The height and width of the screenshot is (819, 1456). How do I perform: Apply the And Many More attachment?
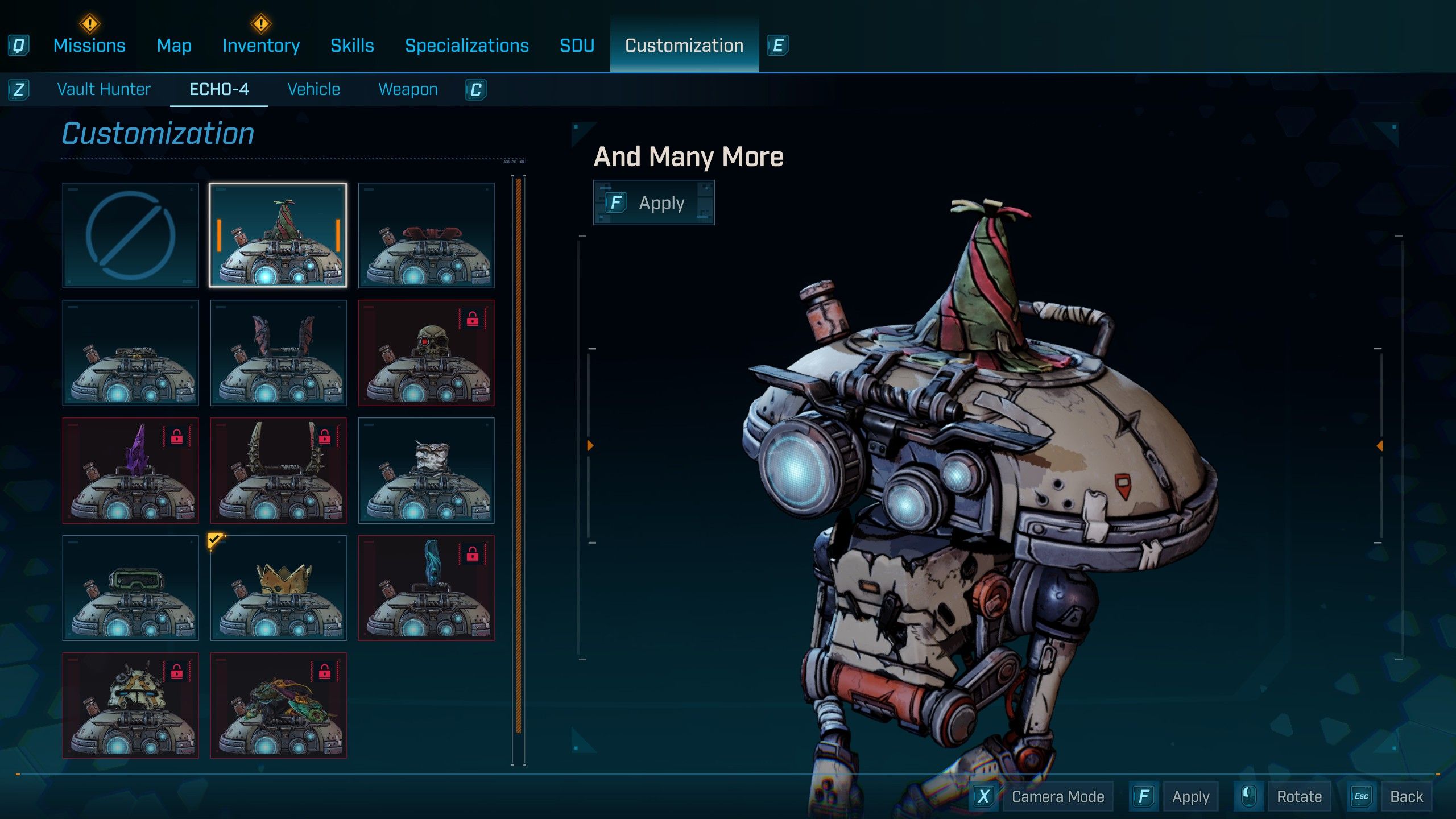click(653, 203)
